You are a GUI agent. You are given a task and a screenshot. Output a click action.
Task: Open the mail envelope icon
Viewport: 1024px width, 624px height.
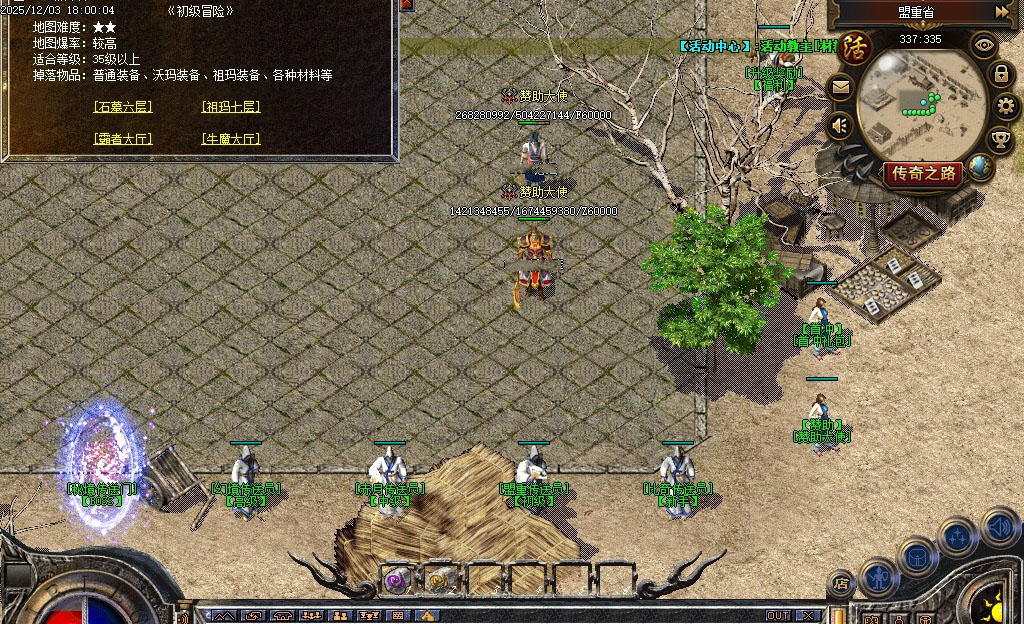[x=840, y=87]
